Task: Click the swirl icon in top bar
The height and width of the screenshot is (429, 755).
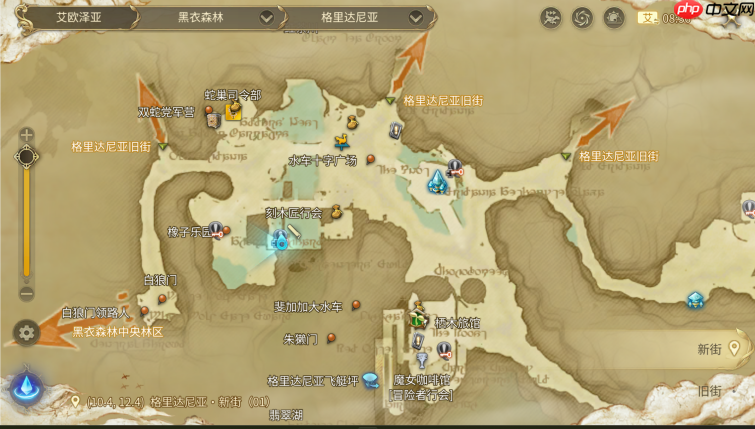Action: click(x=582, y=17)
